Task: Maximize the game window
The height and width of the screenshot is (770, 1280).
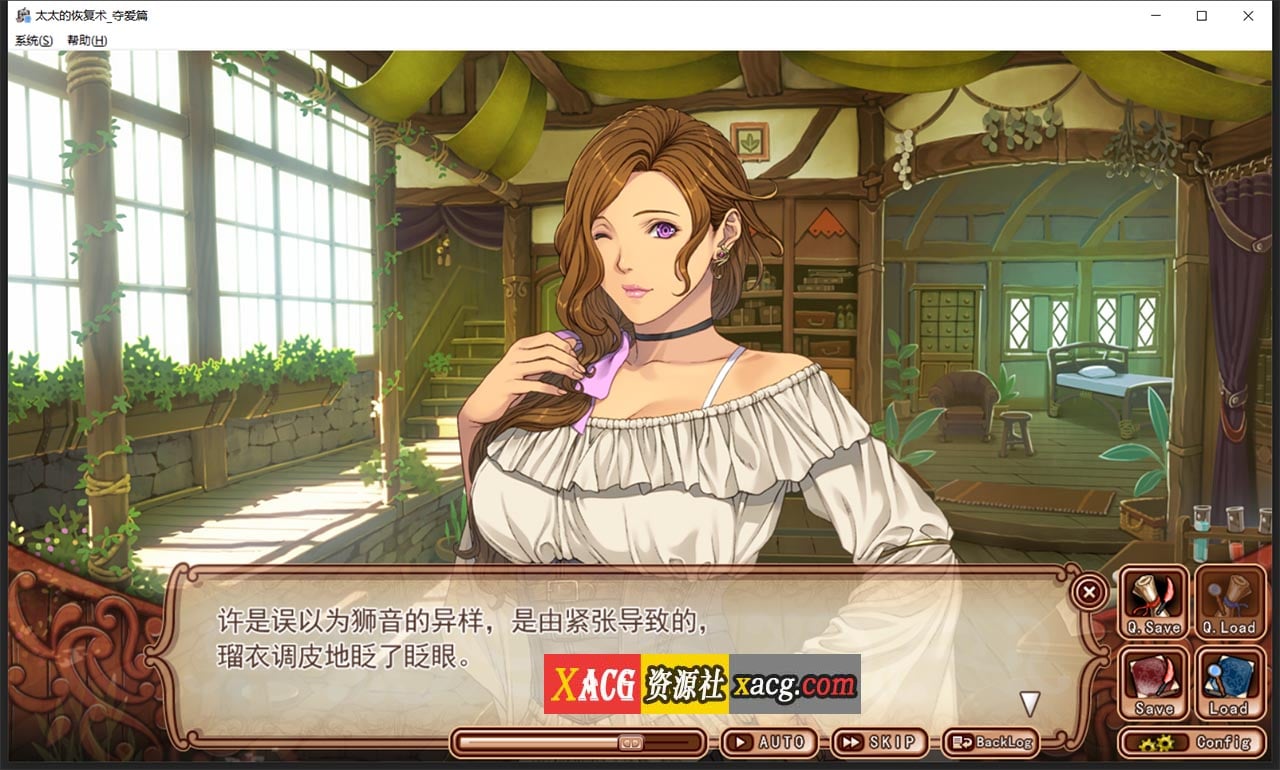Action: point(1200,16)
